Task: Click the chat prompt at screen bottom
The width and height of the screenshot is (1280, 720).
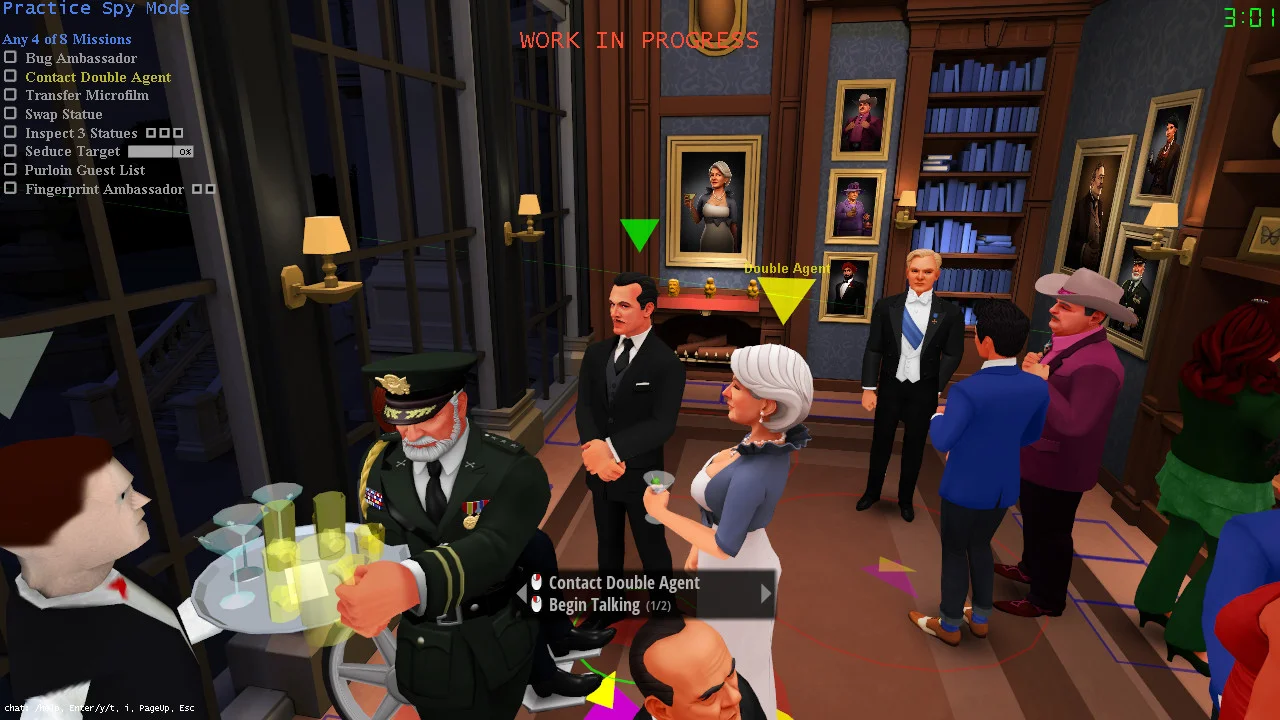Action: tap(100, 708)
